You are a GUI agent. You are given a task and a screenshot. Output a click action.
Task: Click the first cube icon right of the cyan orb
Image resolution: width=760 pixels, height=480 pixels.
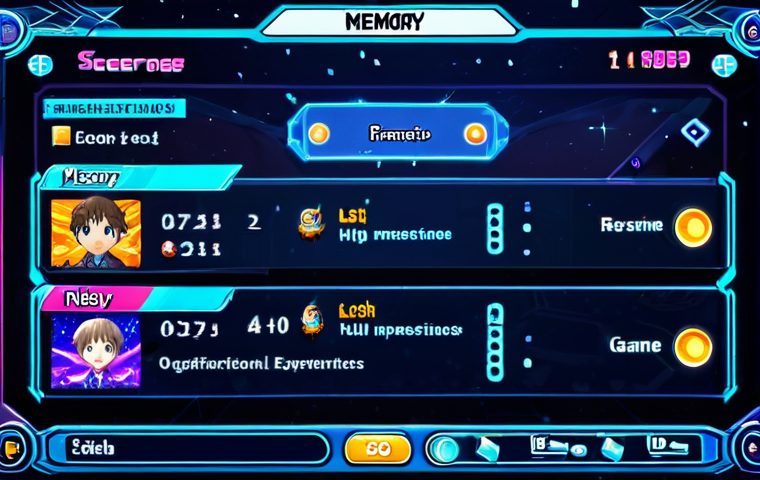point(488,449)
